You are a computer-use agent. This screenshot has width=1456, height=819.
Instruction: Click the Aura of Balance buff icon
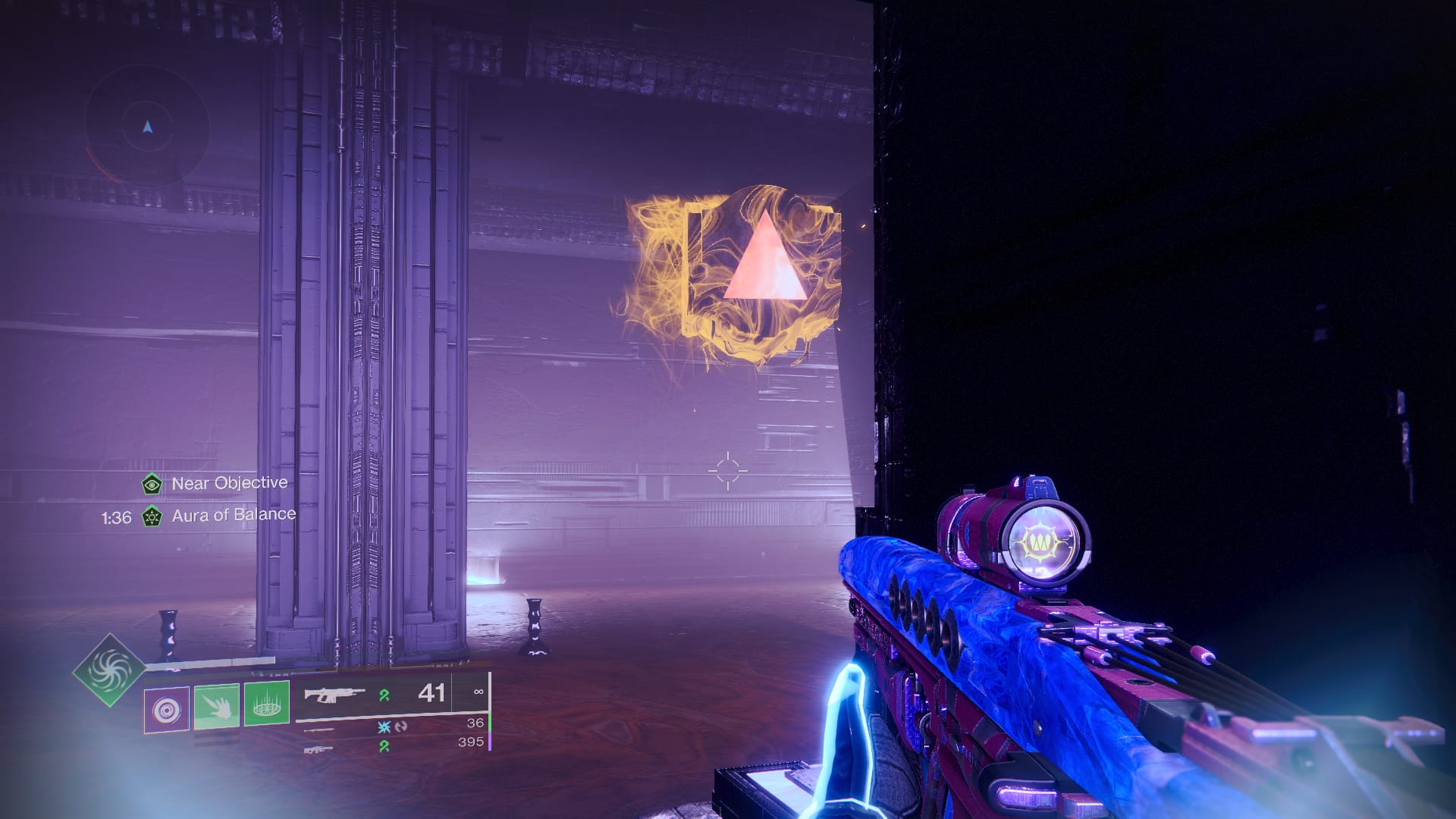[152, 516]
